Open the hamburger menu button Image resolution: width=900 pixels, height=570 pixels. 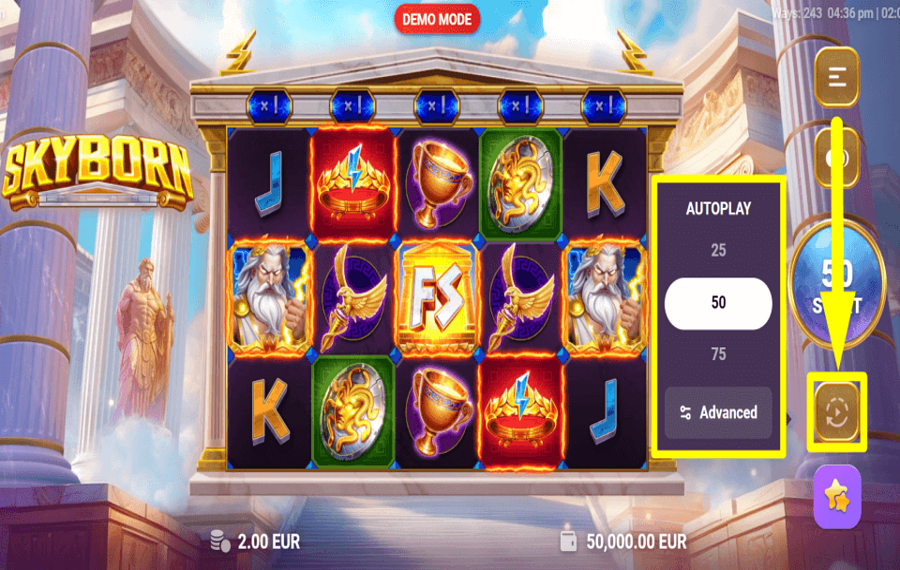(x=837, y=76)
